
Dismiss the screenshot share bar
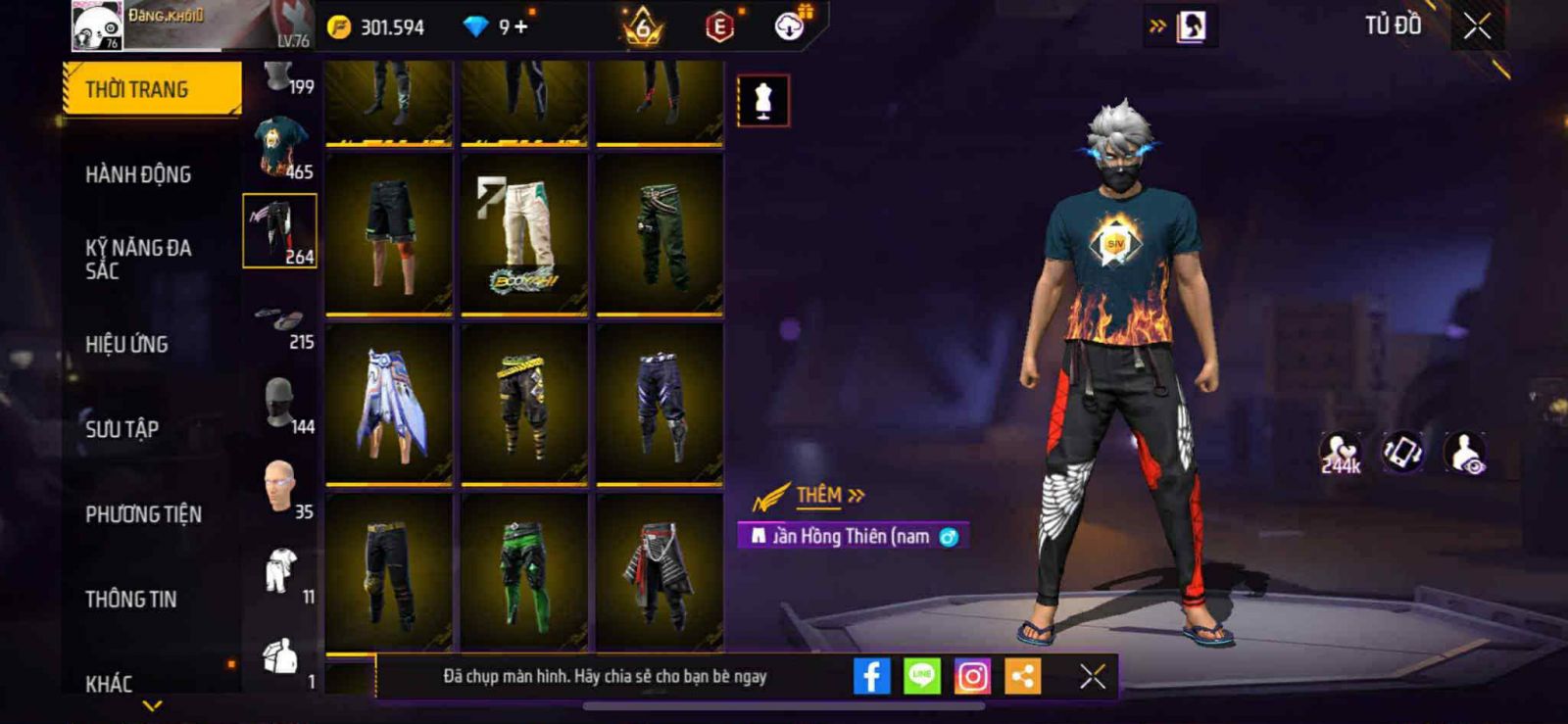point(1093,676)
